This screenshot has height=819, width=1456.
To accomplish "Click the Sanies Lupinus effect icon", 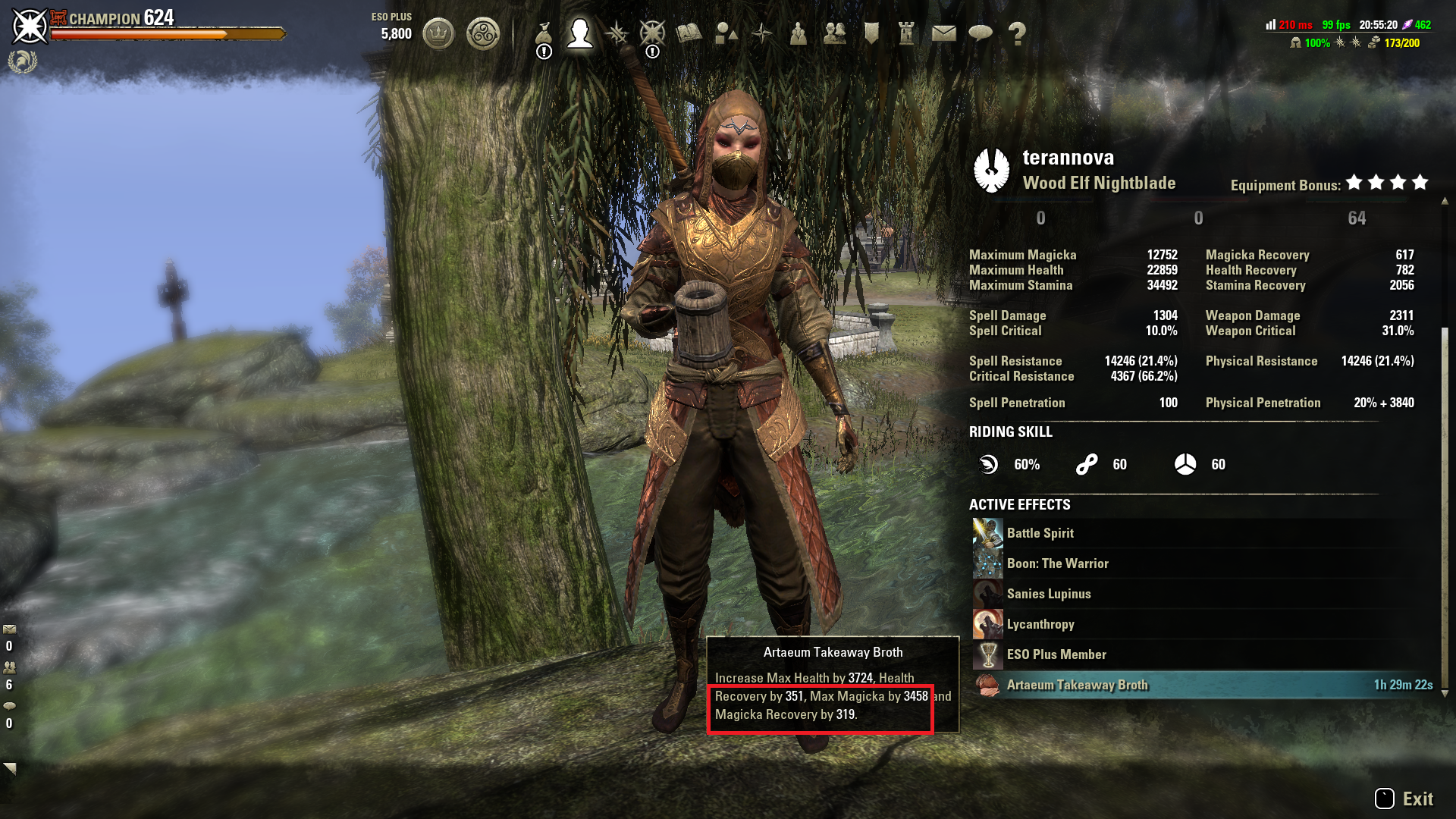I will (987, 593).
